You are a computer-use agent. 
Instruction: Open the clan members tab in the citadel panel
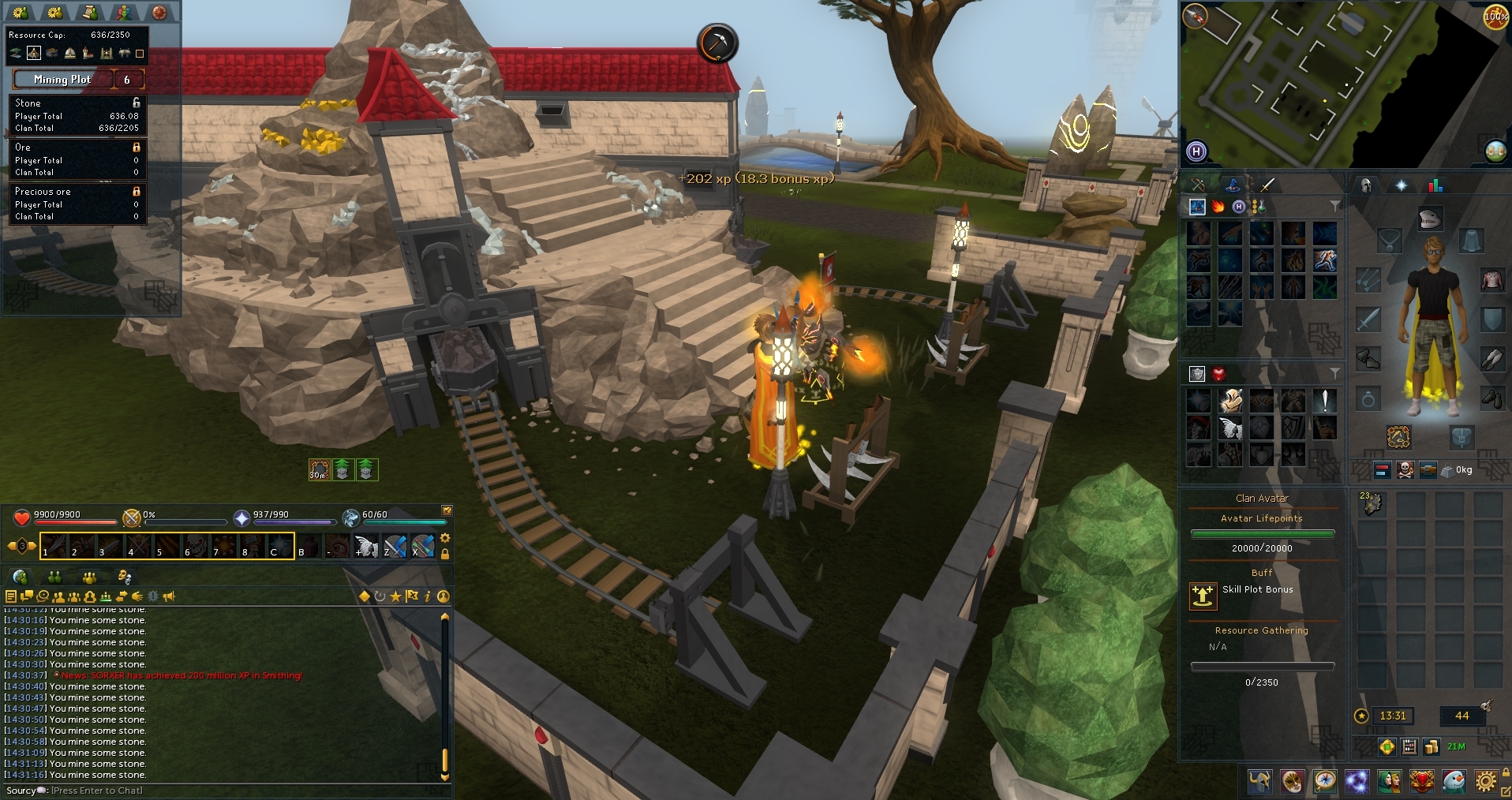[124, 12]
